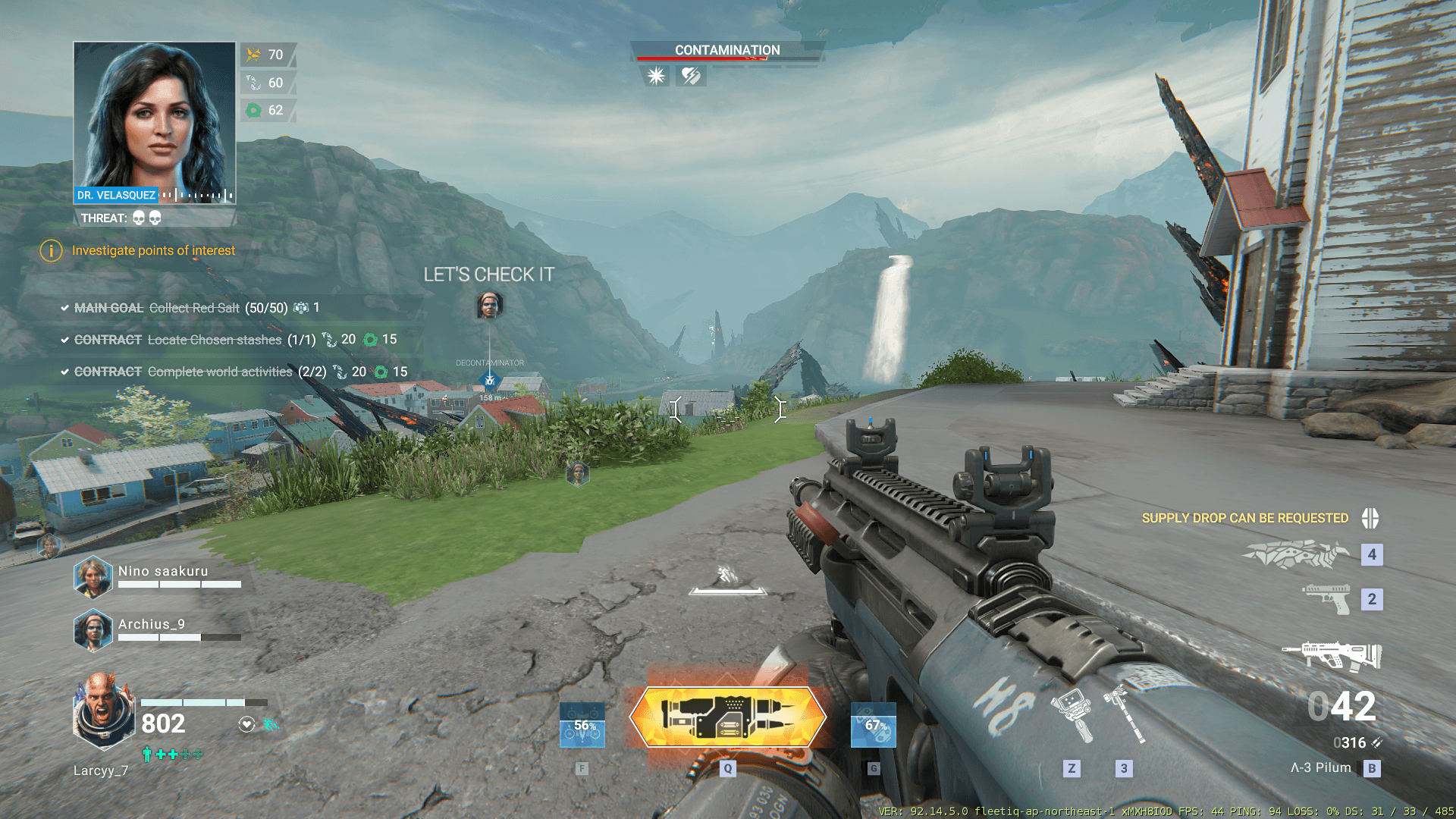Click the broken shield icon under Contamination
This screenshot has width=1456, height=819.
[691, 76]
